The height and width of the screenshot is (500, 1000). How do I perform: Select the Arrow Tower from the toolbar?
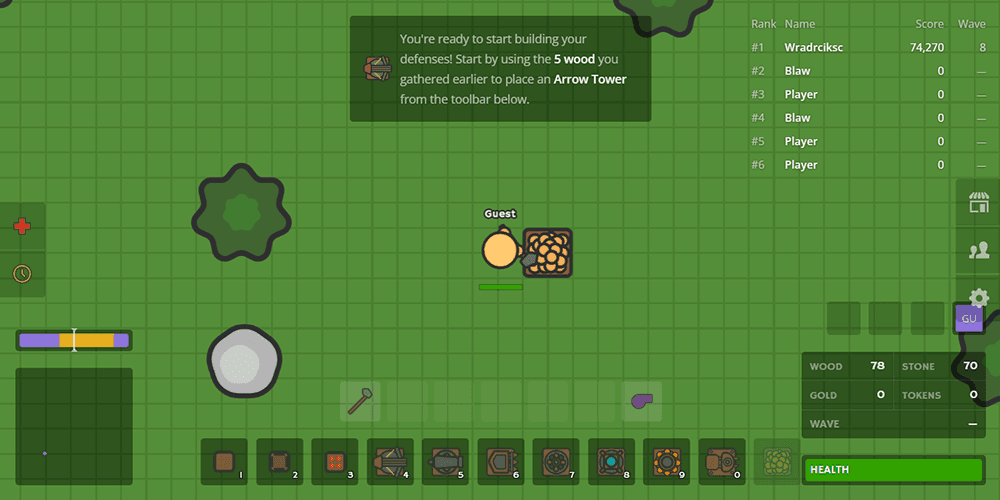coord(390,461)
